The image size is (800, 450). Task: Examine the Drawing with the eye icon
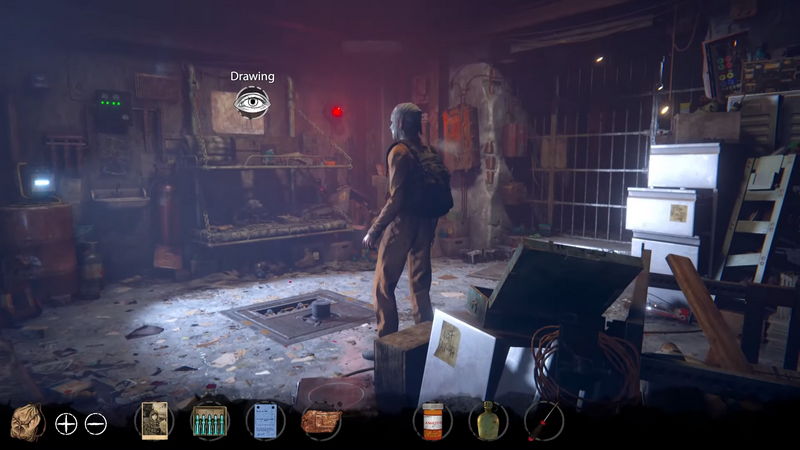tap(252, 101)
